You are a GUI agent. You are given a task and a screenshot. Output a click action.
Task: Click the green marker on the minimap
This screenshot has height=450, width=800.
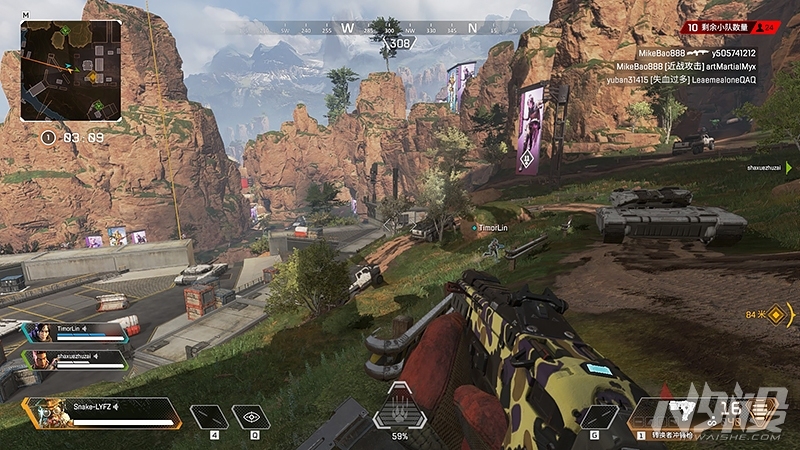pyautogui.click(x=66, y=31)
